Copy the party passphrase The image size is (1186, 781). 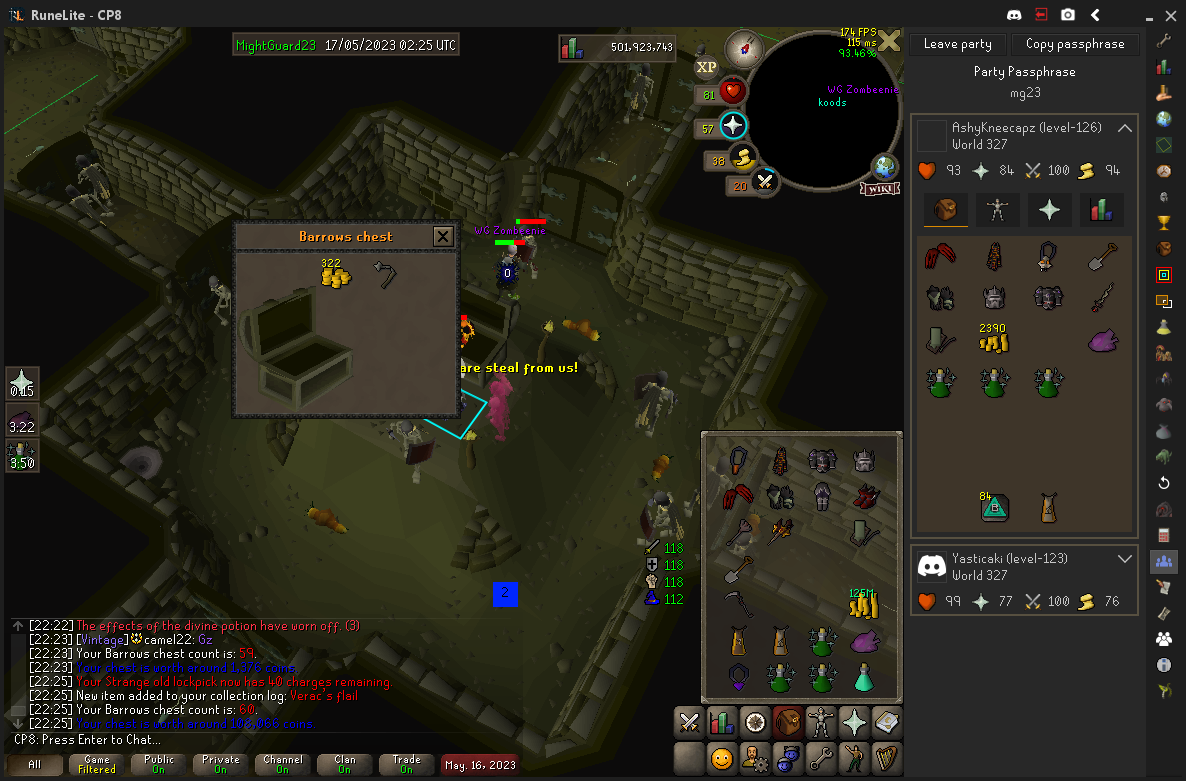pyautogui.click(x=1075, y=44)
